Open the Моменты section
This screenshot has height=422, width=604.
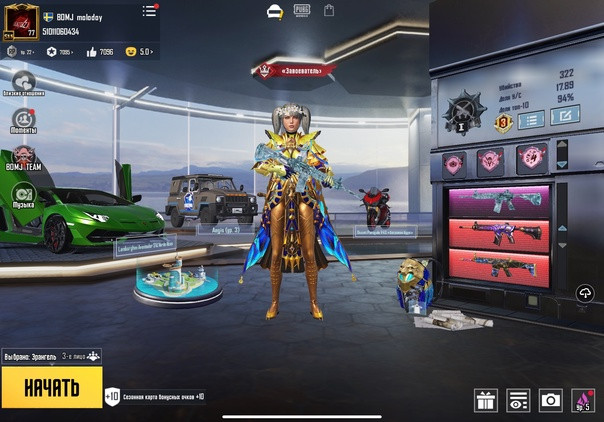tap(23, 119)
